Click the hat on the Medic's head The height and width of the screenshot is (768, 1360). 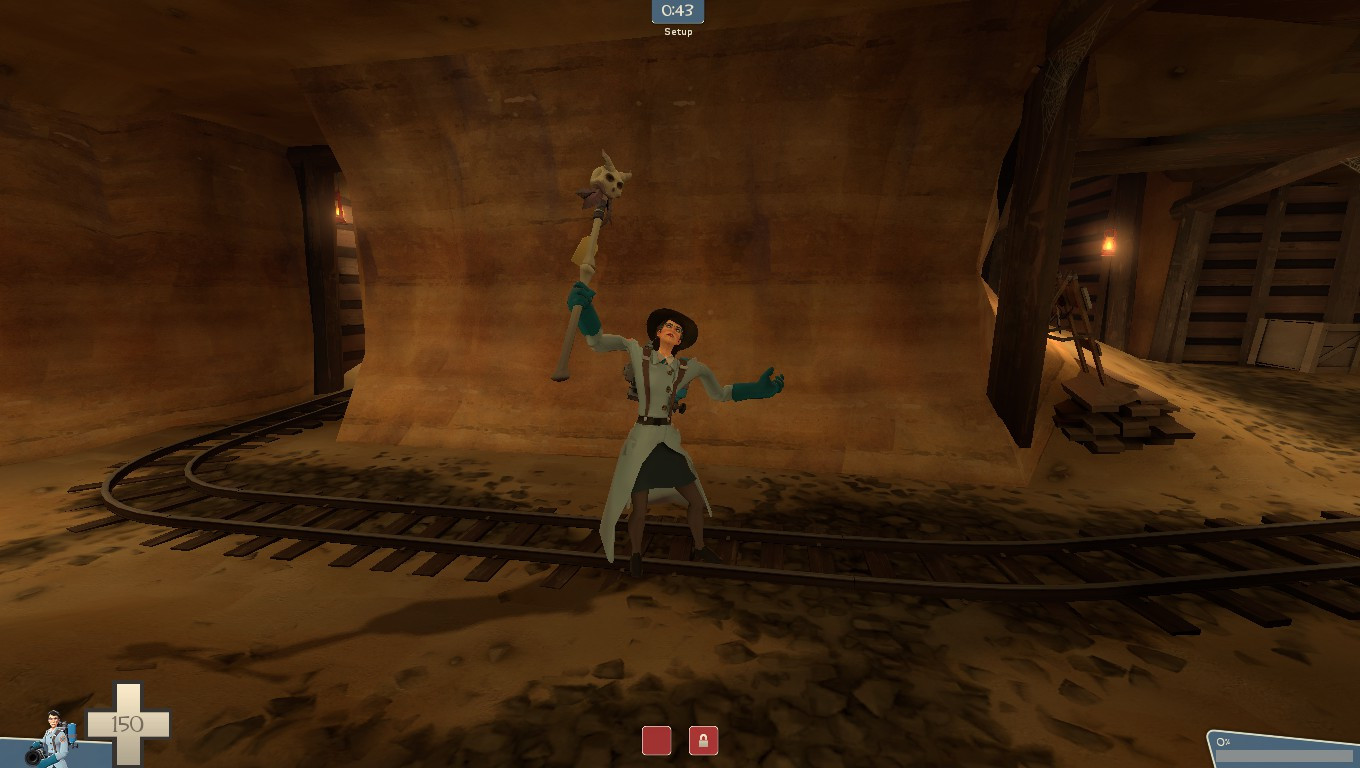coord(672,320)
